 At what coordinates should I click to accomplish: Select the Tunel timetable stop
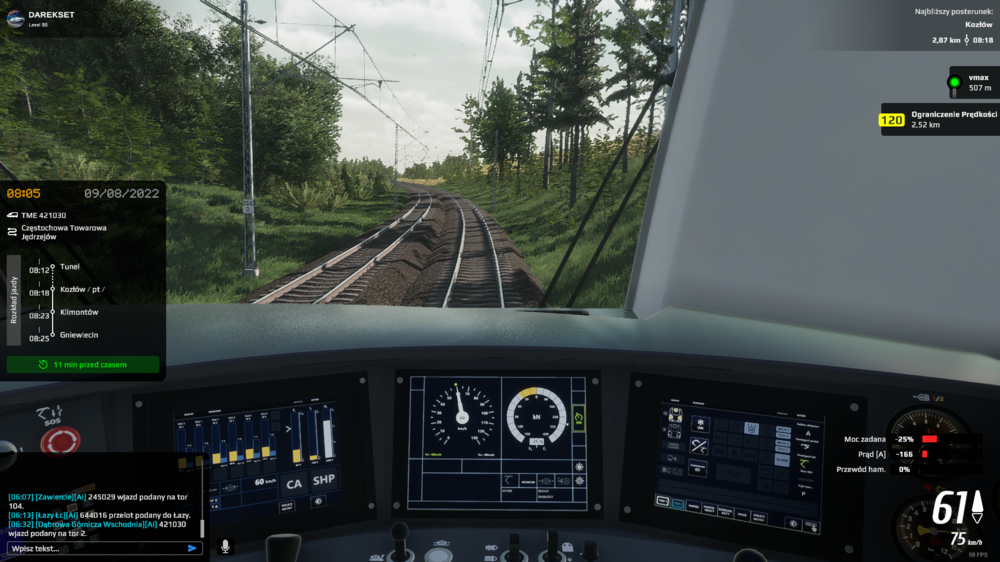pyautogui.click(x=69, y=267)
